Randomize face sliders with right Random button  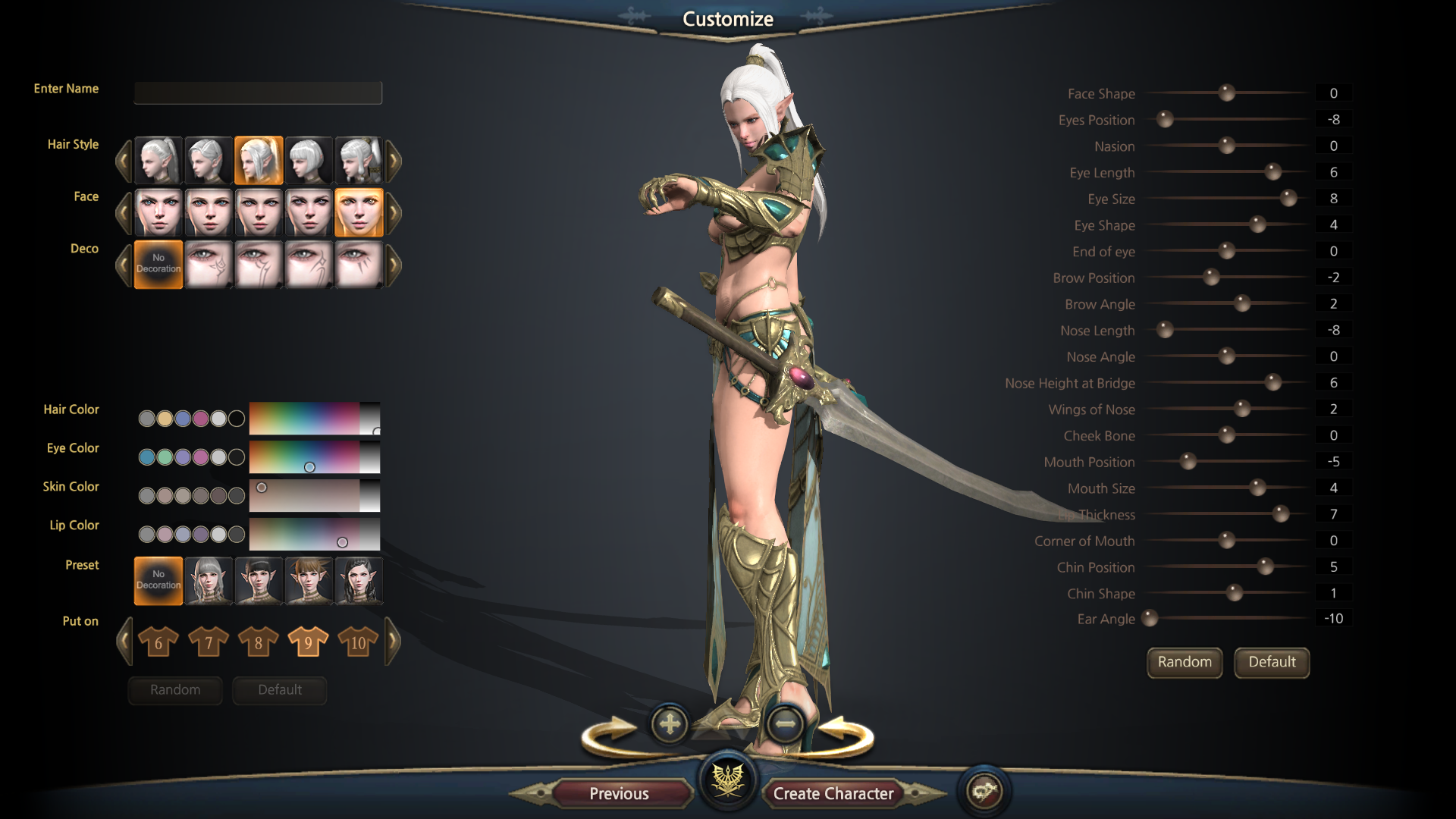click(1184, 662)
